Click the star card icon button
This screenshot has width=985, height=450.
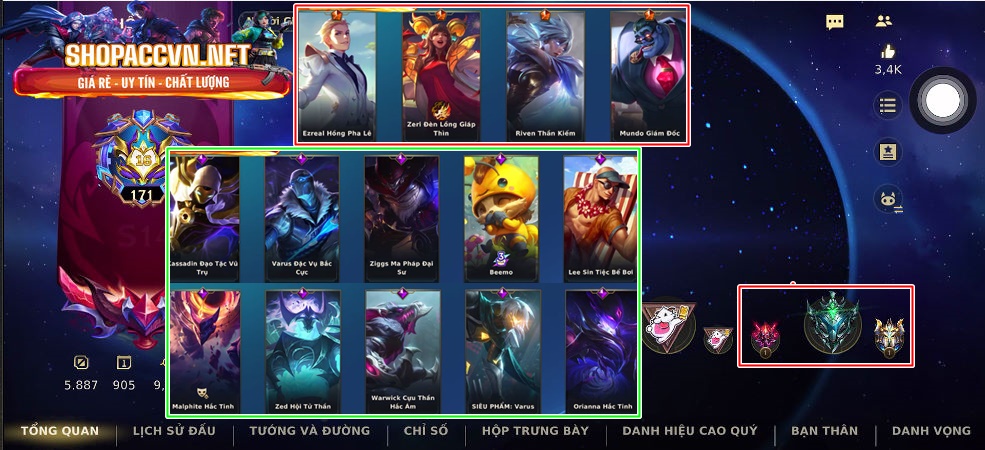tap(887, 151)
